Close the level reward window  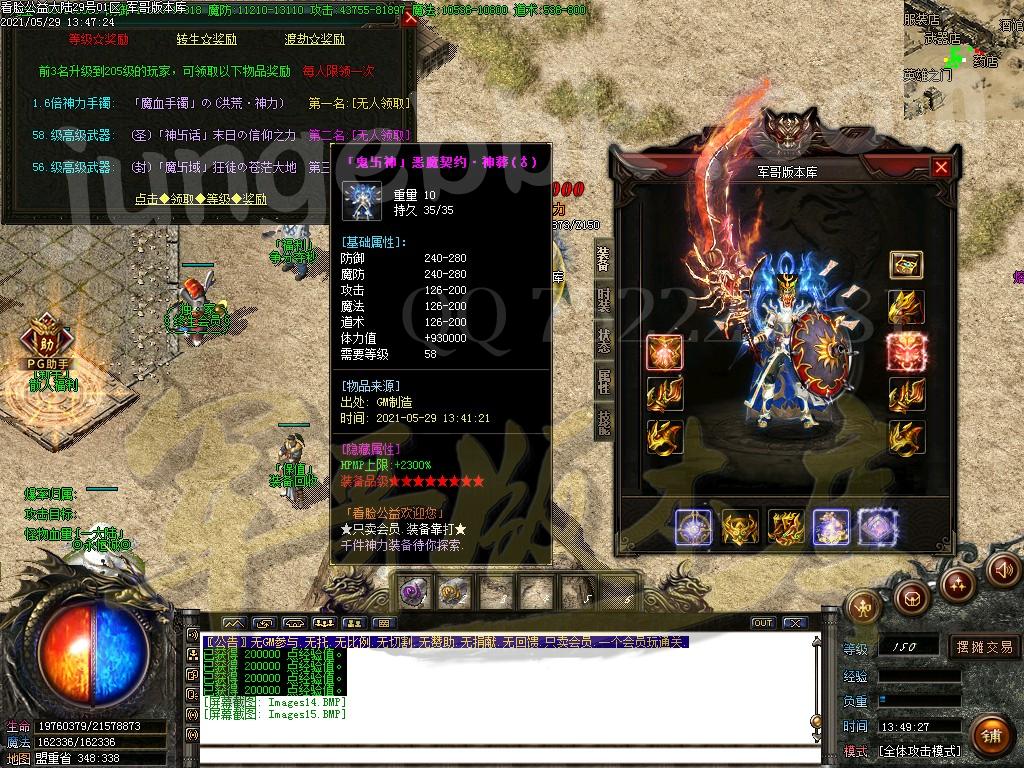409,18
